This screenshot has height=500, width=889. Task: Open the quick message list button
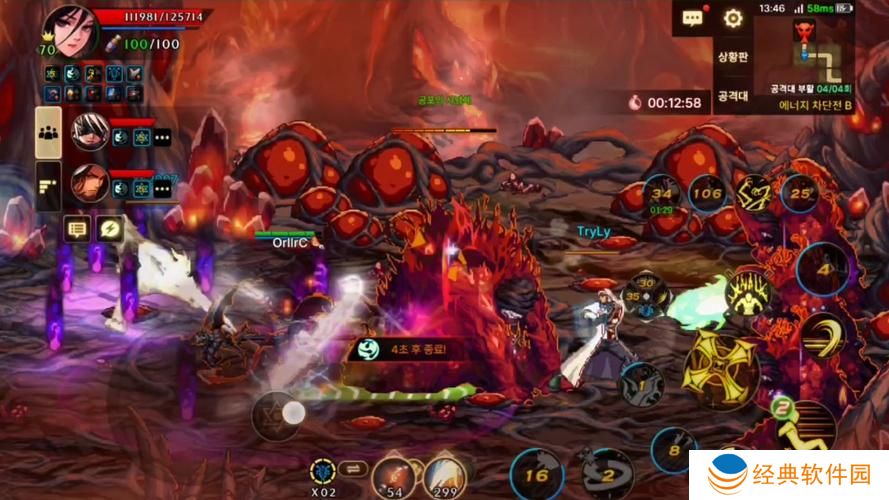point(77,229)
